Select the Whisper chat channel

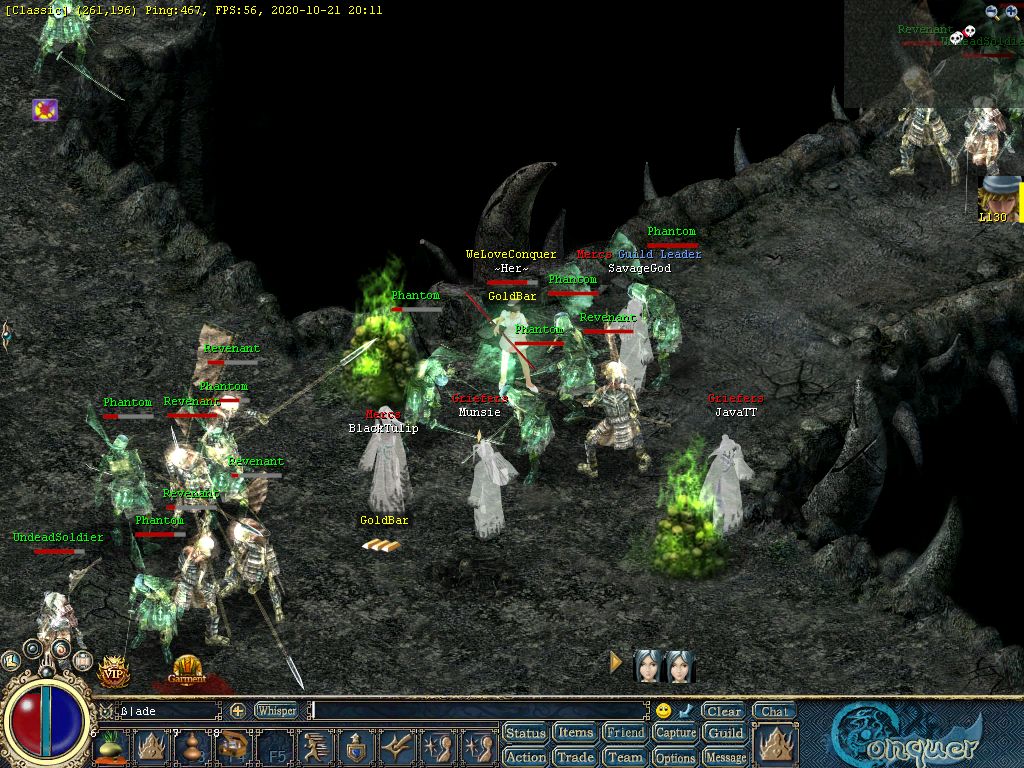(276, 711)
